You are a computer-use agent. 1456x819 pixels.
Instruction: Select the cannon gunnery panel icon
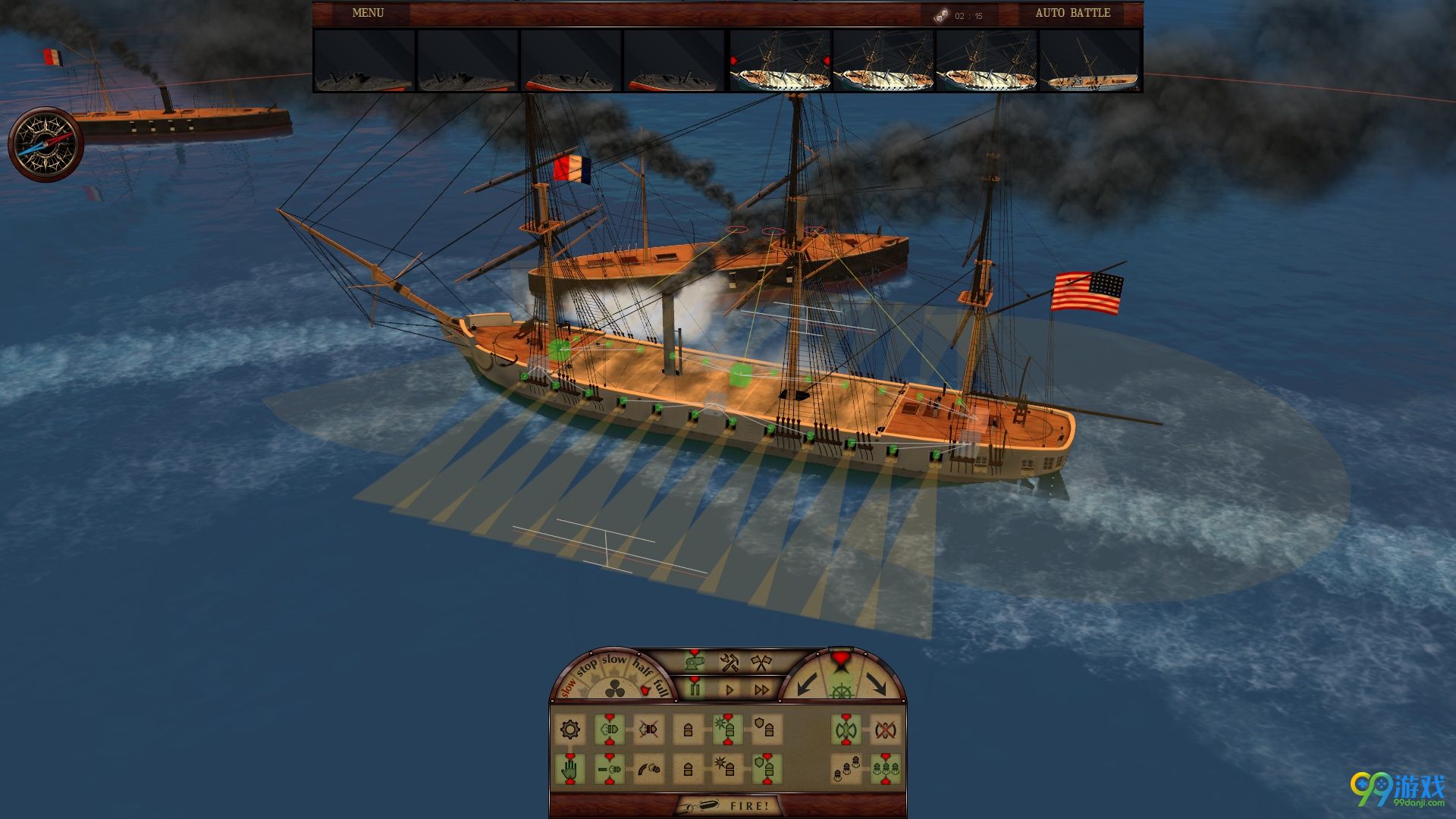694,662
